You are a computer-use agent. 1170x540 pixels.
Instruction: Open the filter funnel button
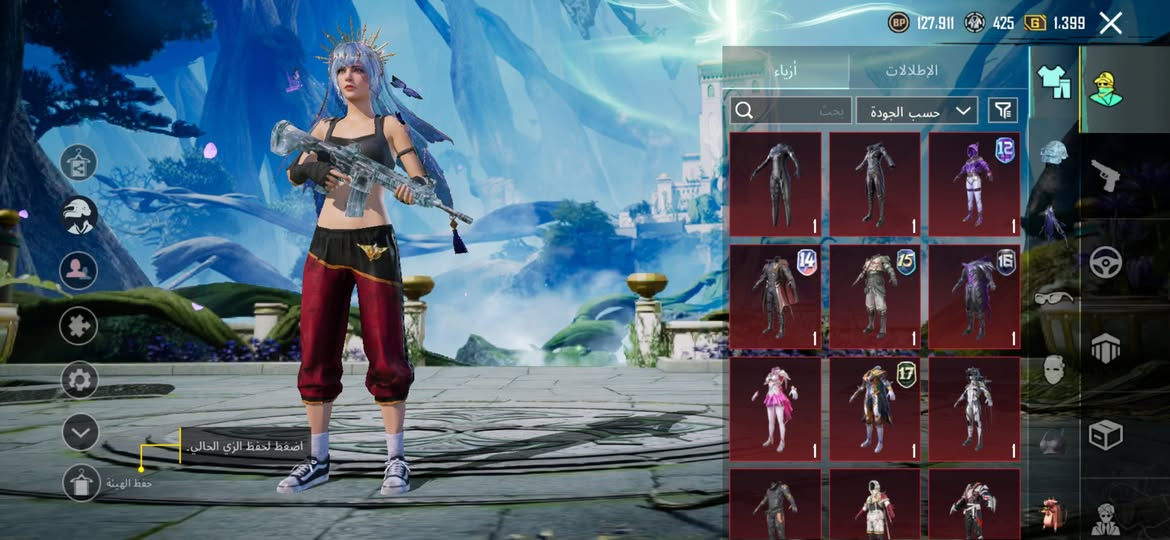coord(1002,110)
